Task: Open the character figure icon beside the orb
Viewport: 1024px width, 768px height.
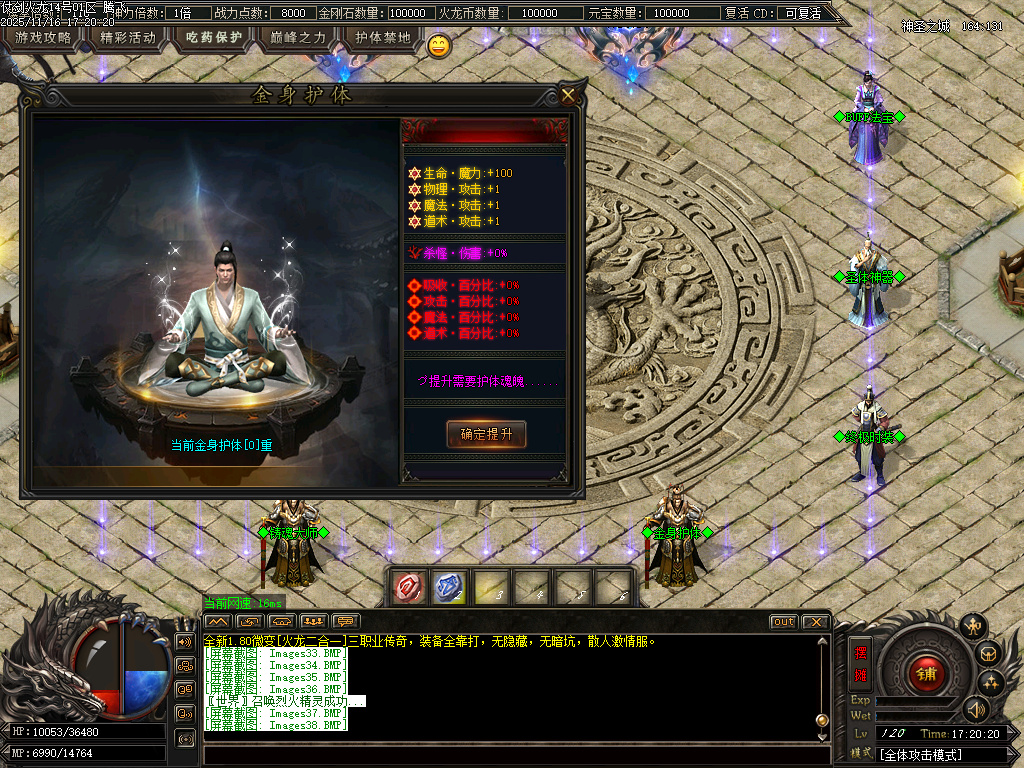Action: coord(972,627)
